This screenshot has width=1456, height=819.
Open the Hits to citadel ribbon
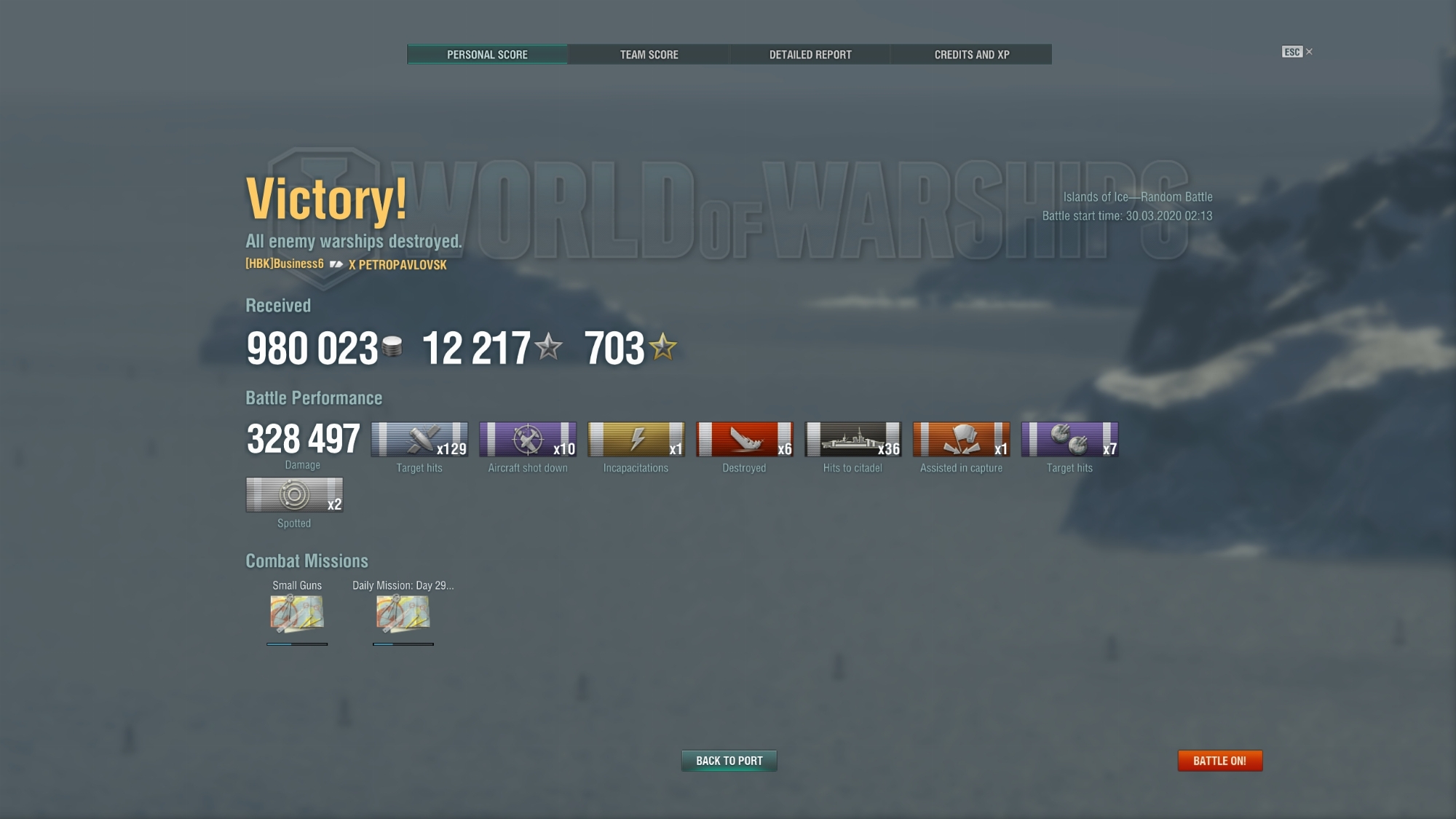click(x=853, y=440)
